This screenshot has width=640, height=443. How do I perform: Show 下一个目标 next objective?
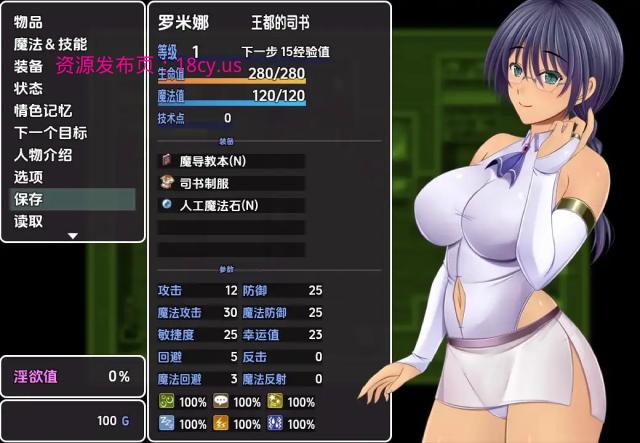point(50,133)
